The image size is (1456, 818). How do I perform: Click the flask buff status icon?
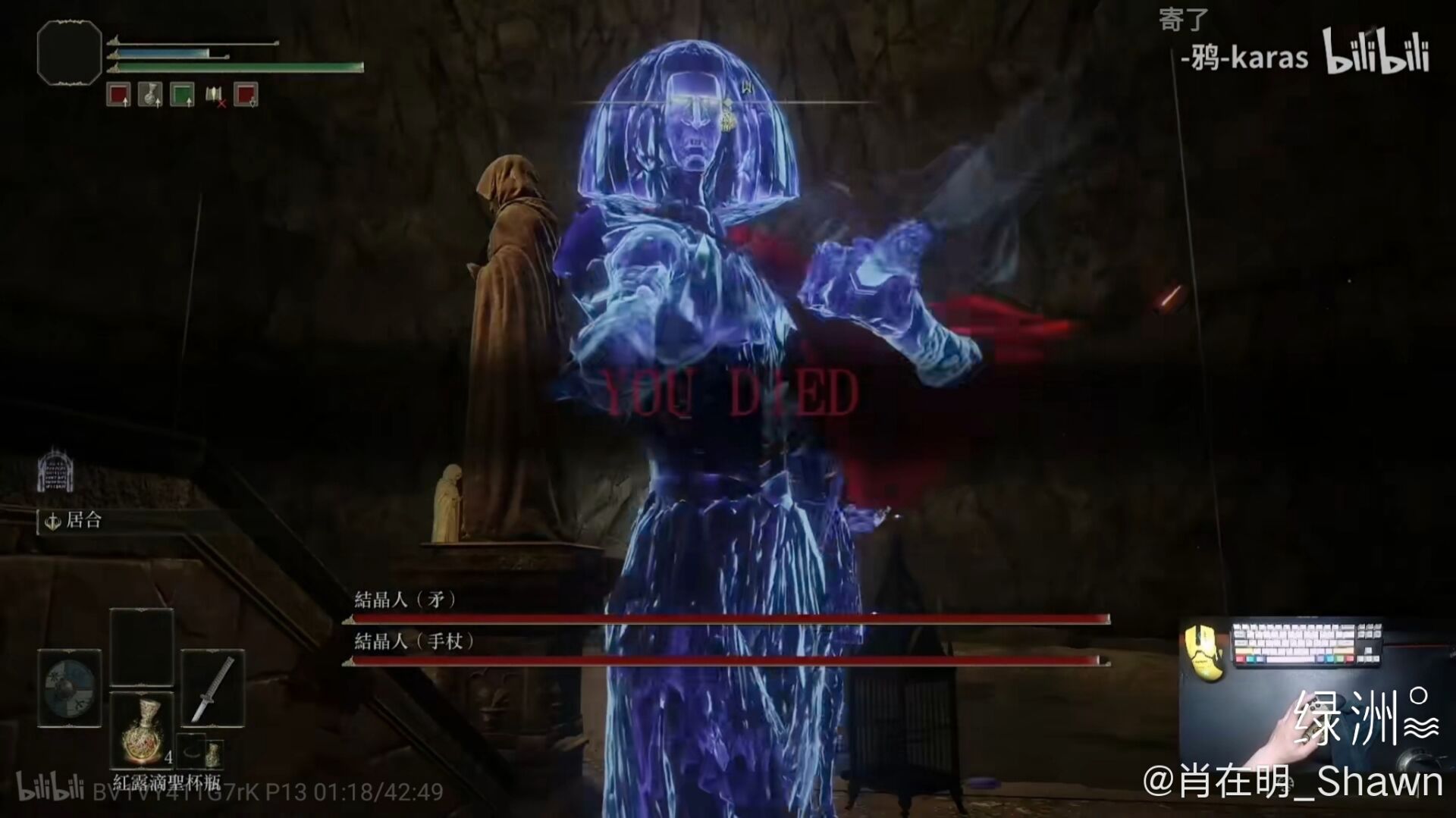pyautogui.click(x=150, y=95)
